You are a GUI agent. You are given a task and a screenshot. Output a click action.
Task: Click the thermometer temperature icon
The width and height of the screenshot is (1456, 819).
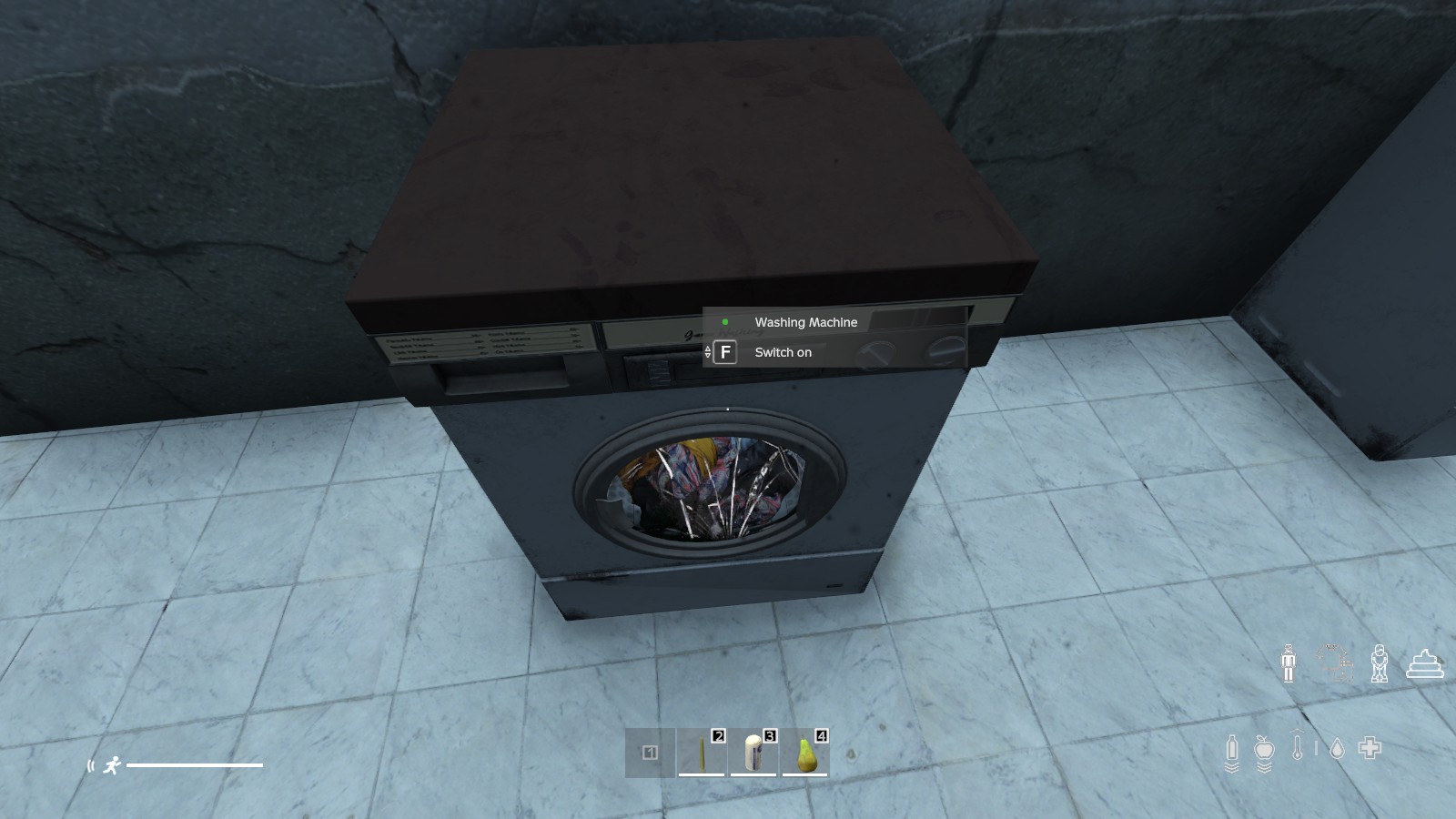1298,747
